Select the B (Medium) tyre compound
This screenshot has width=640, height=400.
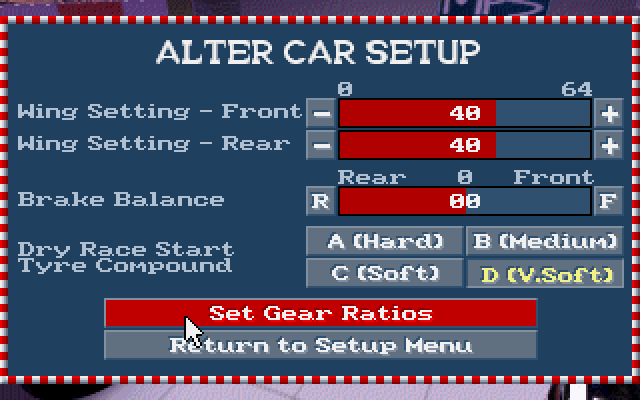(x=544, y=241)
